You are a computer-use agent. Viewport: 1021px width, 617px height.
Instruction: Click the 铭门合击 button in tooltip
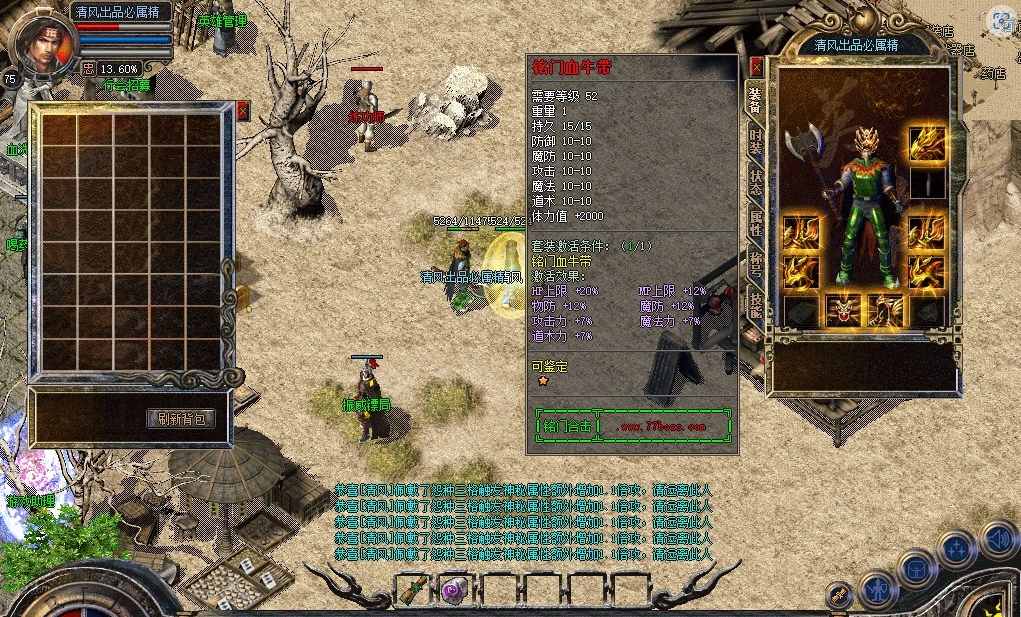[566, 425]
